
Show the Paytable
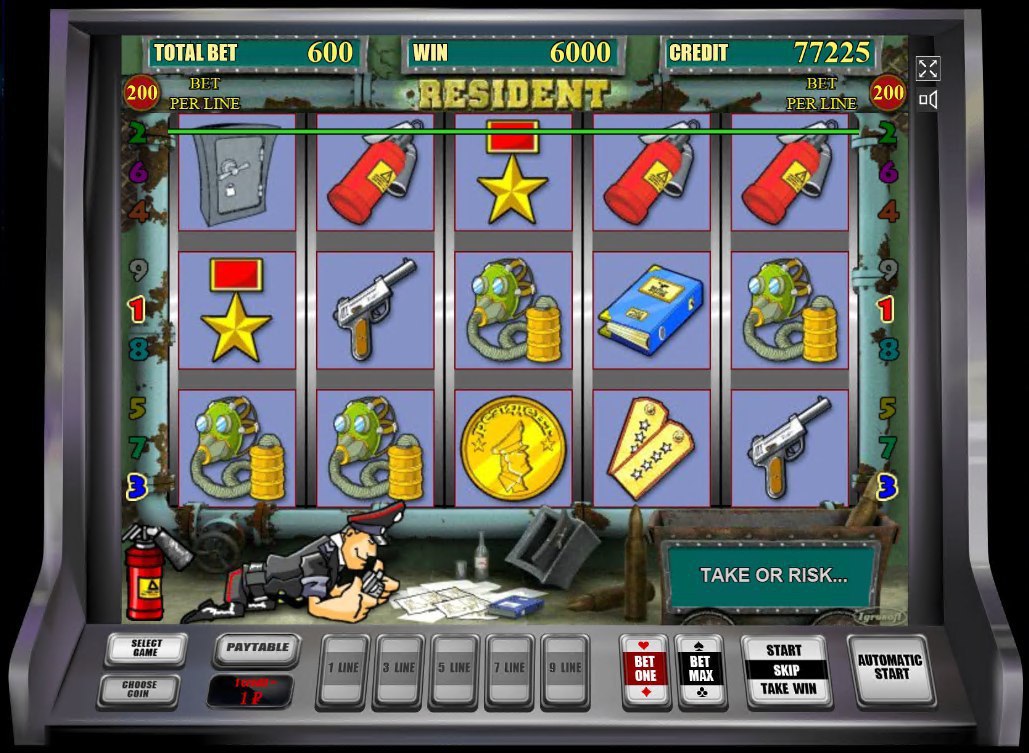click(257, 648)
